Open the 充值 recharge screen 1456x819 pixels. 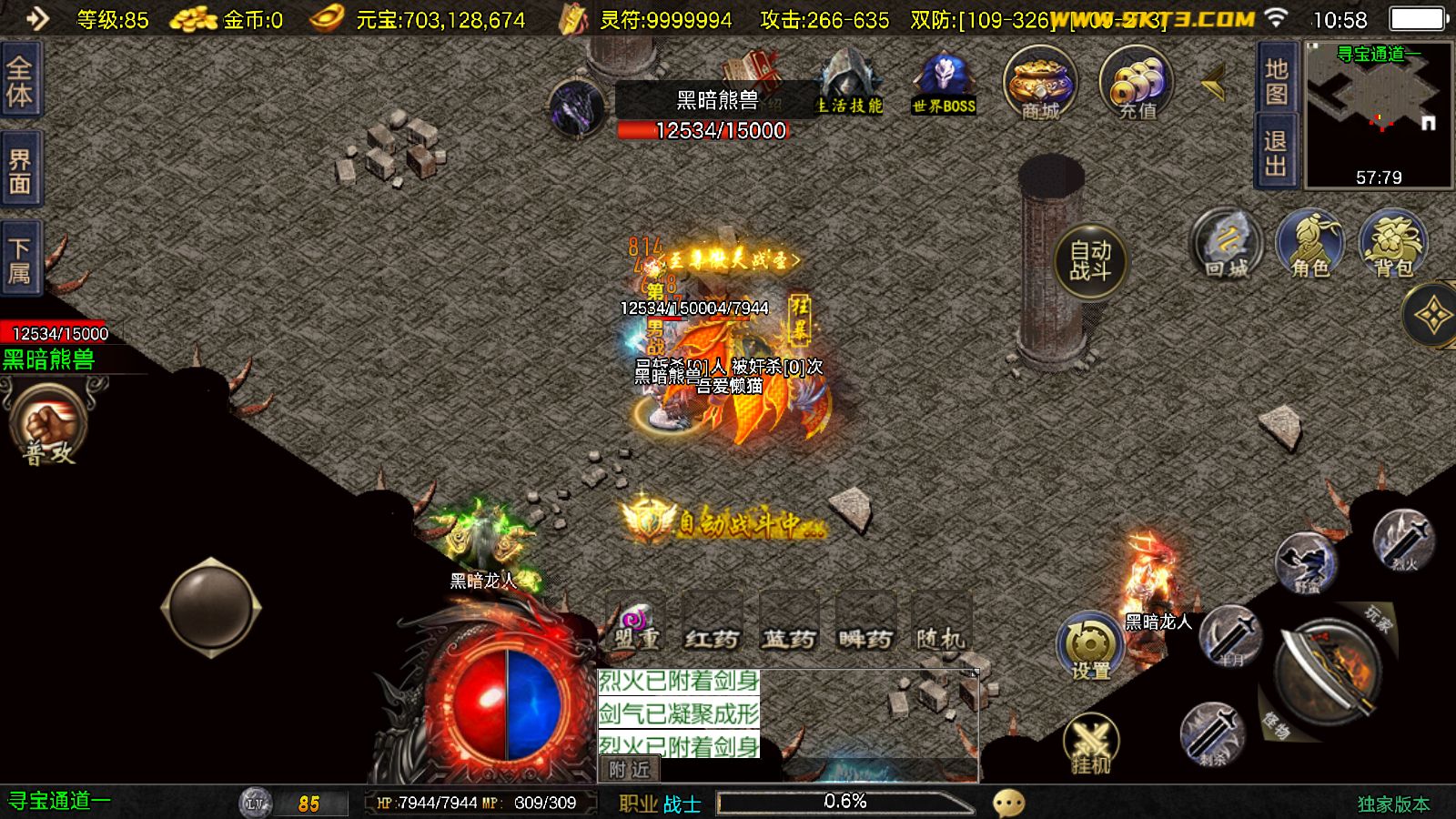pyautogui.click(x=1137, y=84)
